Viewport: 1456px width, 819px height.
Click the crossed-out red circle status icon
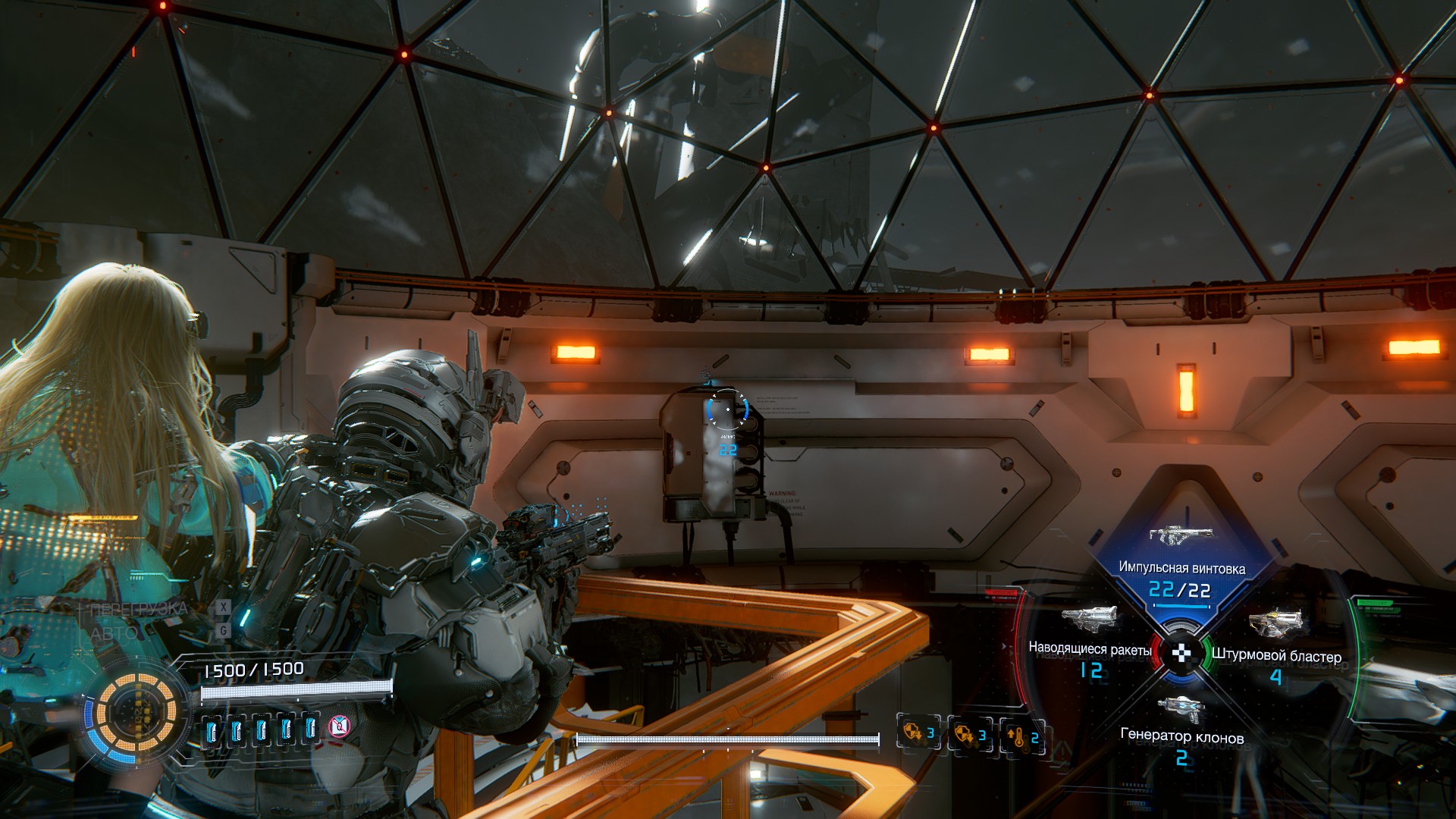340,727
